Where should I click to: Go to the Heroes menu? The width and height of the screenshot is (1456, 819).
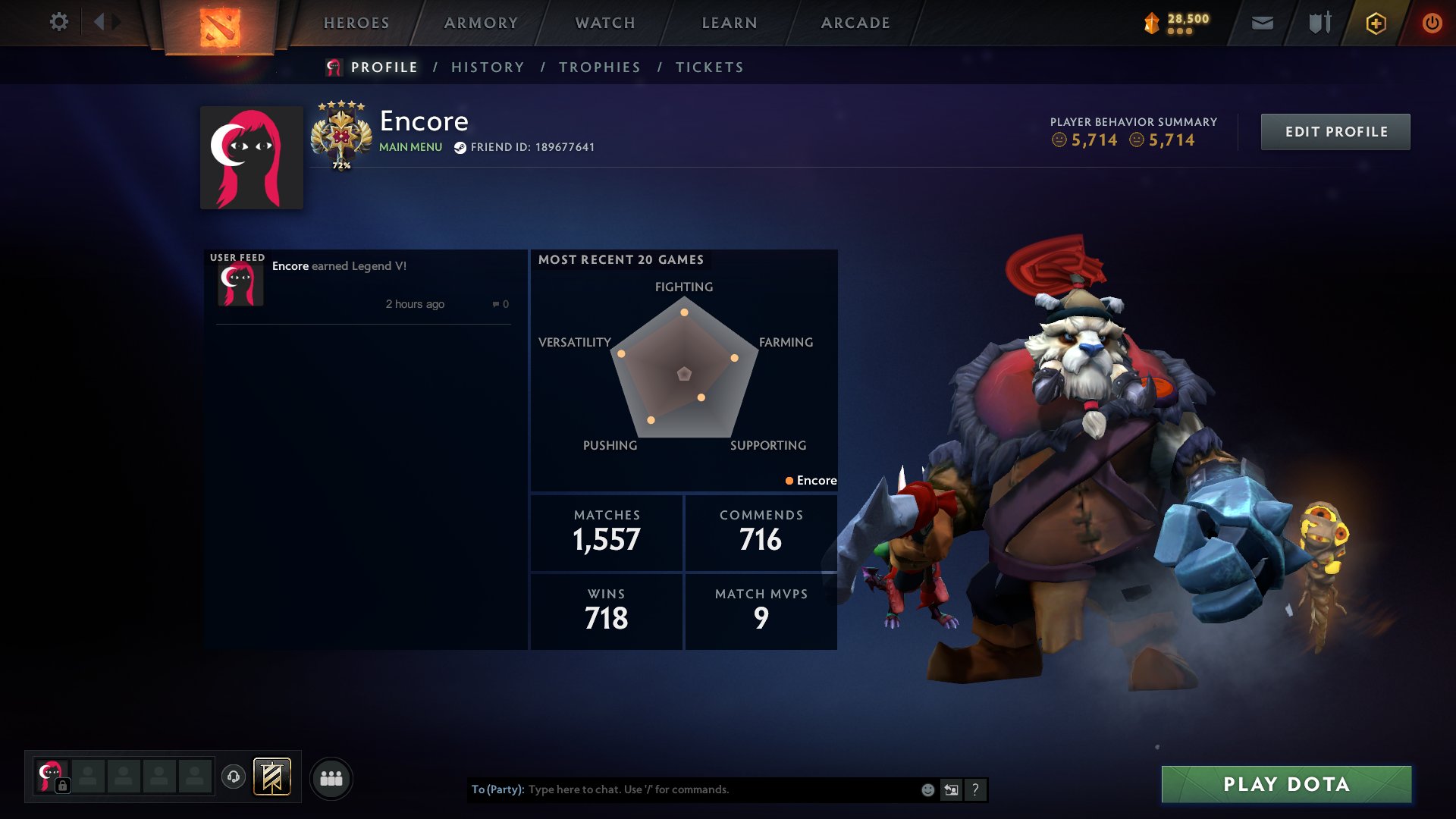[356, 23]
